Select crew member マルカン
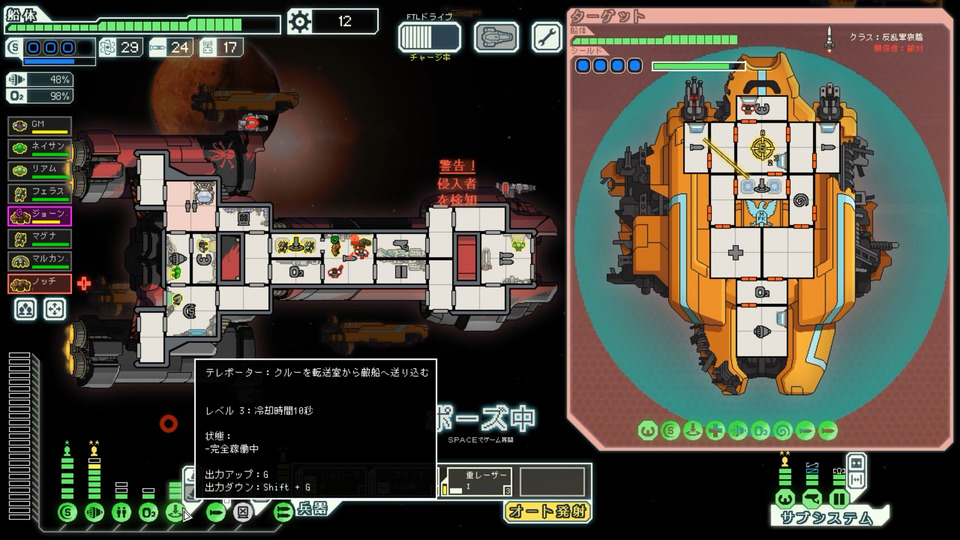Screen dimensions: 960x540 40,261
